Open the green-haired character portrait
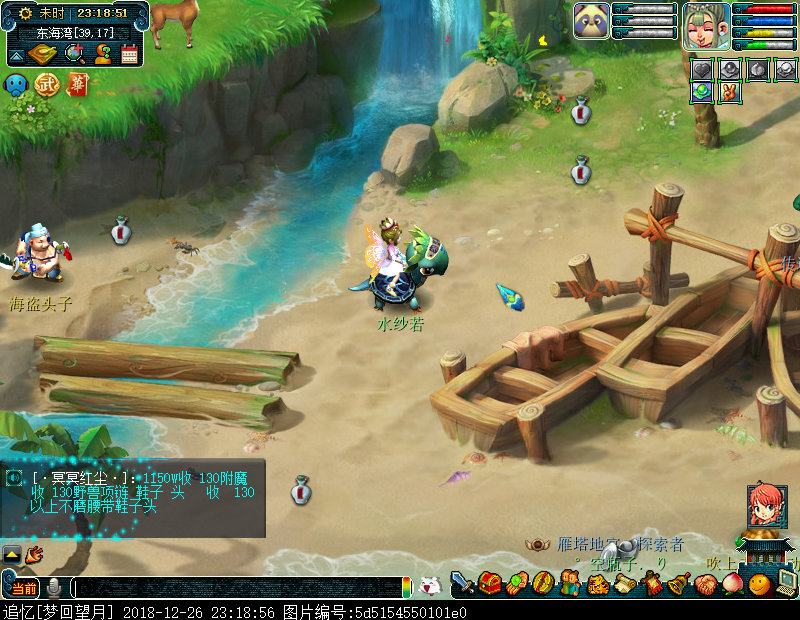Screen dimensions: 800x620 tap(706, 25)
